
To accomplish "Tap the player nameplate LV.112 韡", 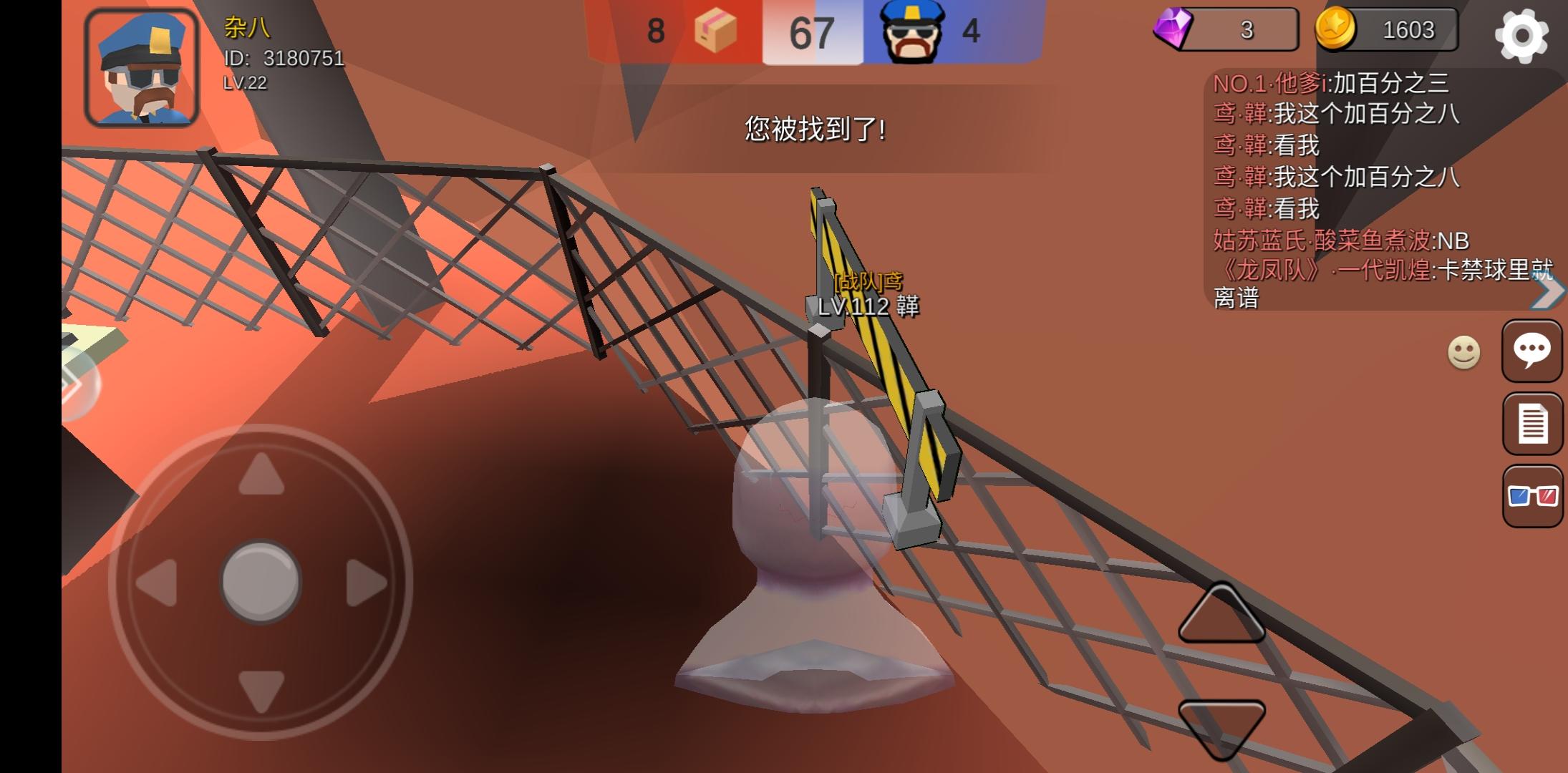I will (x=868, y=308).
